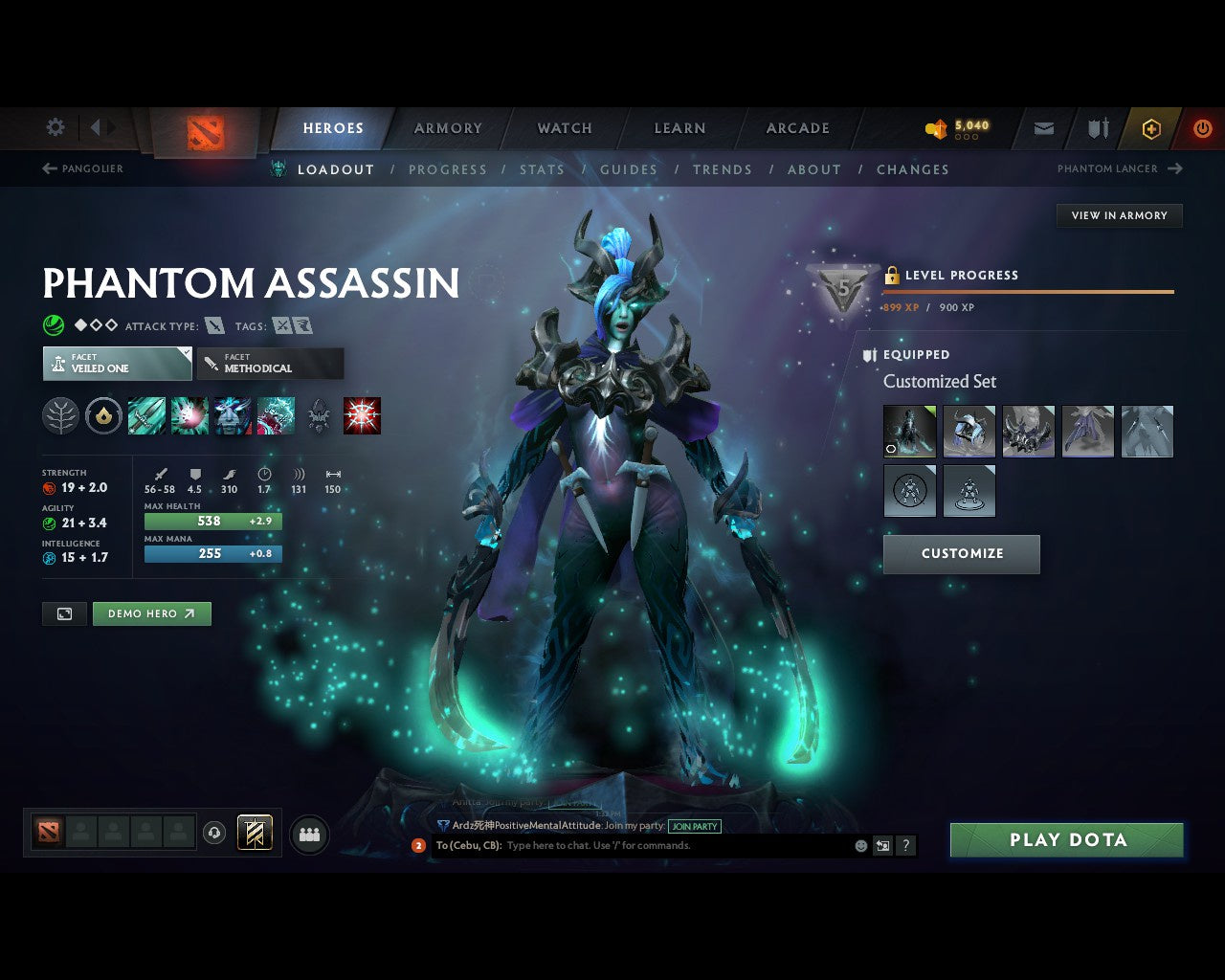
Task: Switch to the Methodical facet
Action: (x=270, y=364)
